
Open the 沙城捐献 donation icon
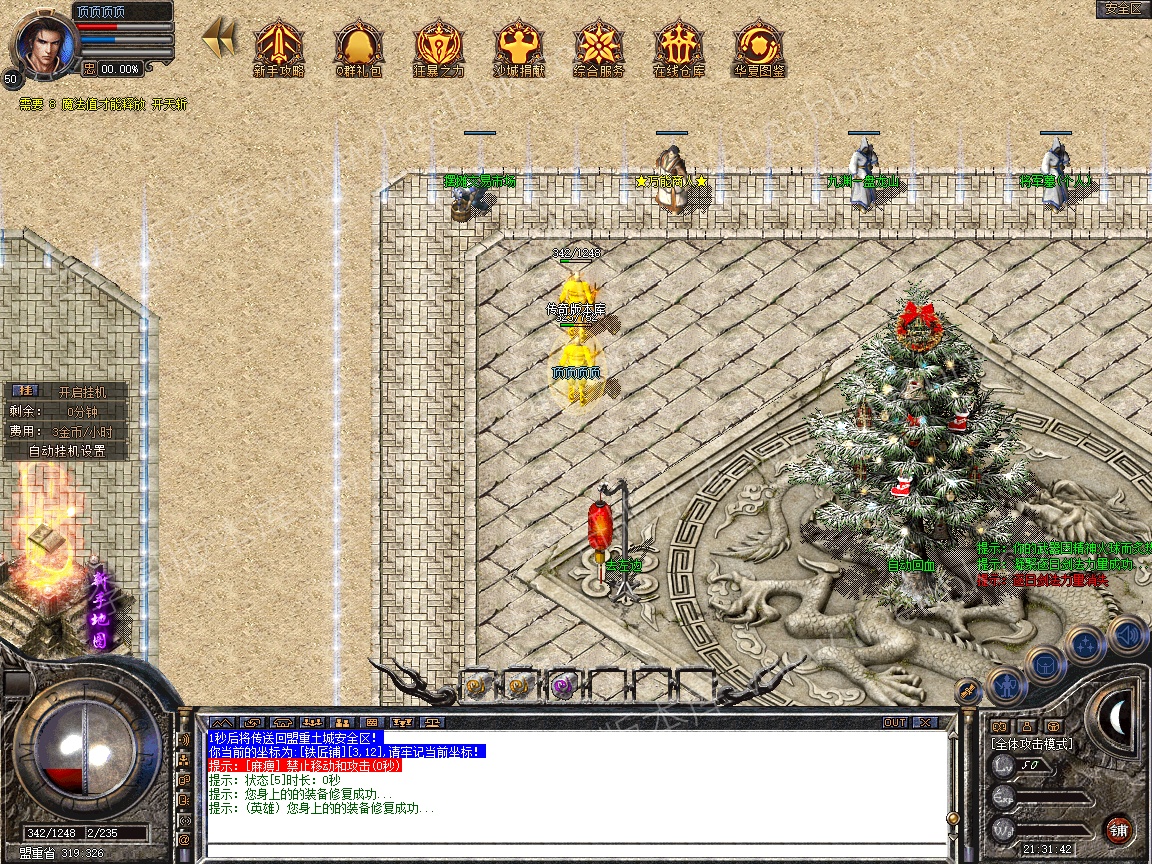(518, 47)
